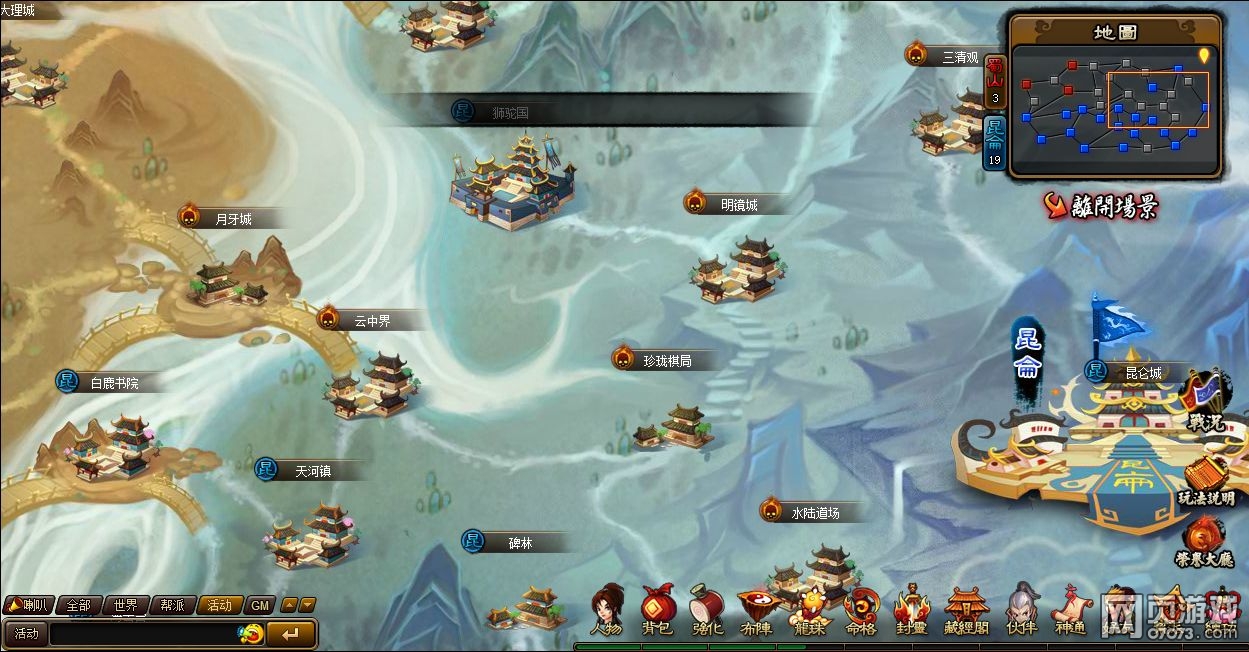This screenshot has height=652, width=1249.
Task: Open the GM chat tab
Action: click(259, 605)
